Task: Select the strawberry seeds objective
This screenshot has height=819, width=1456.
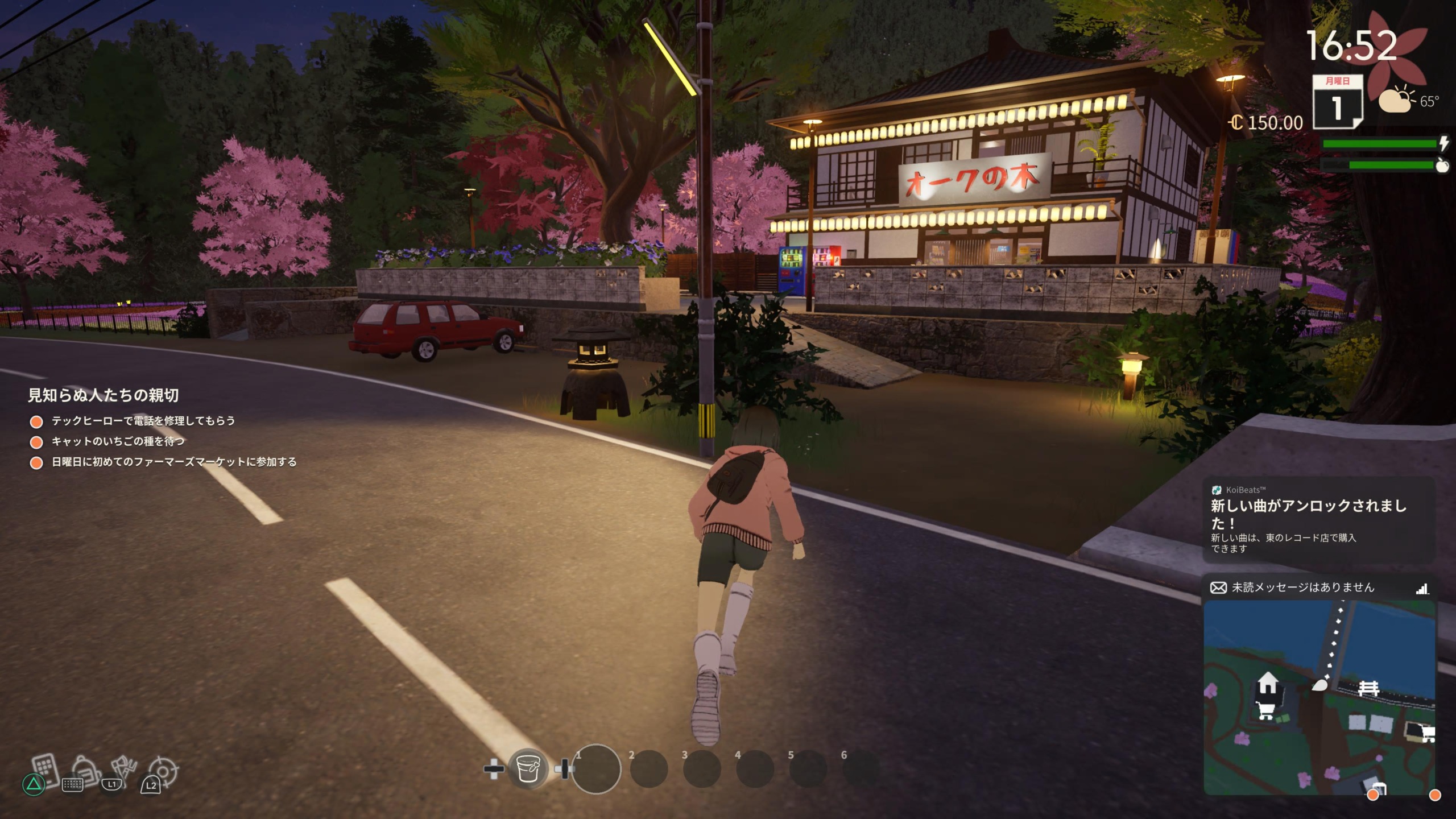Action: [118, 441]
